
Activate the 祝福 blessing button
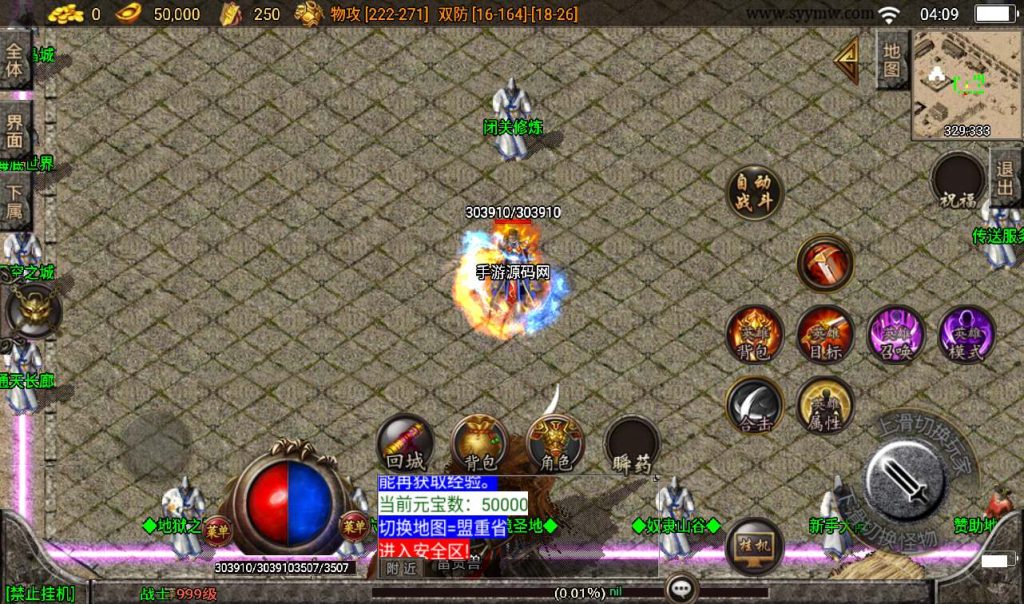coord(958,182)
